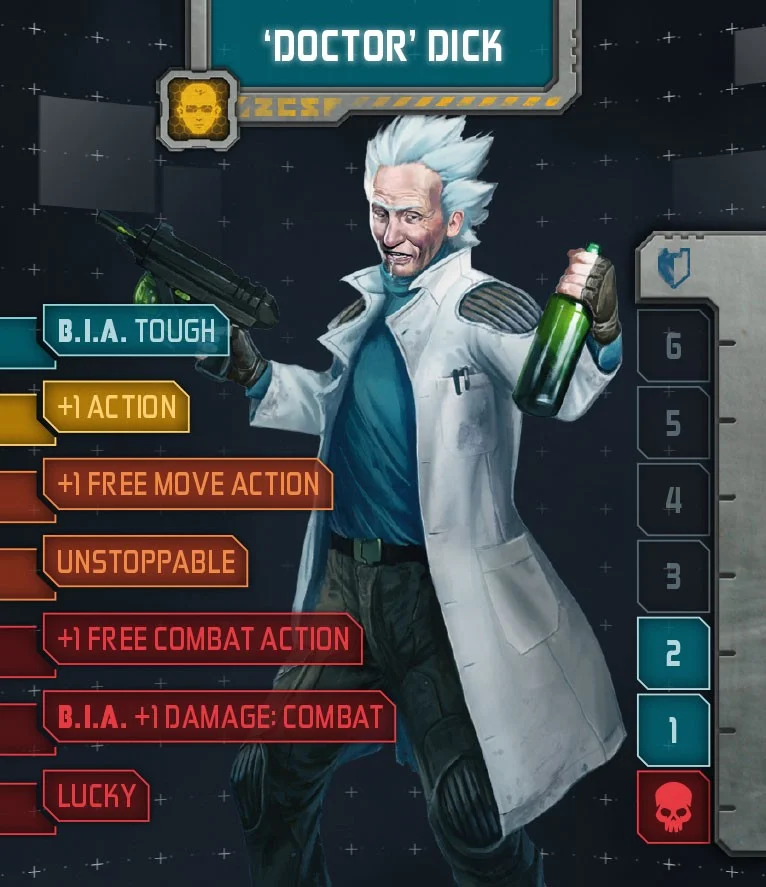Screen dimensions: 766x887
Task: Set the health track to 6
Action: 673,346
